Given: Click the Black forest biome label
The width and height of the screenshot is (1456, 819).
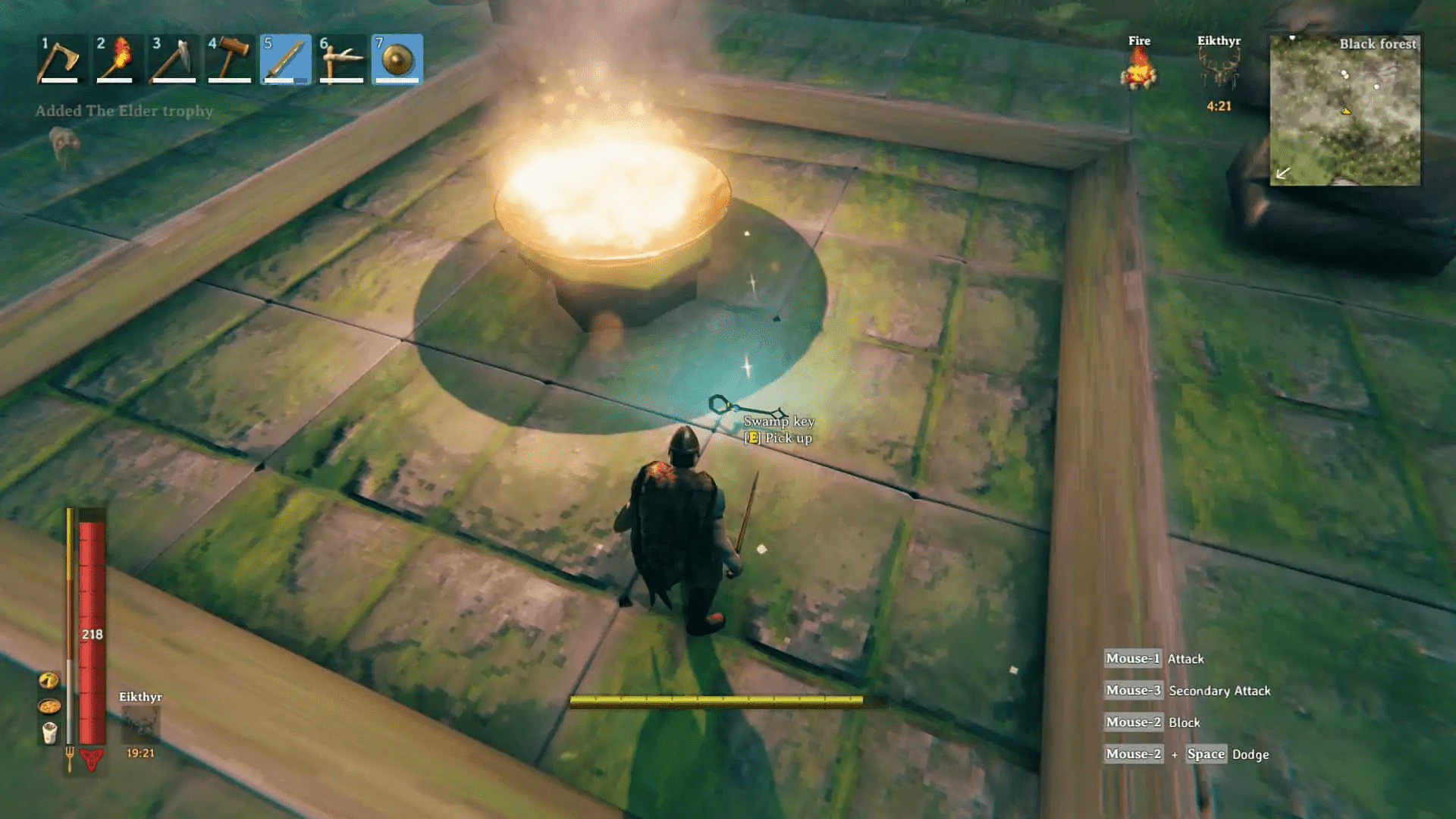Looking at the screenshot, I should pos(1378,44).
